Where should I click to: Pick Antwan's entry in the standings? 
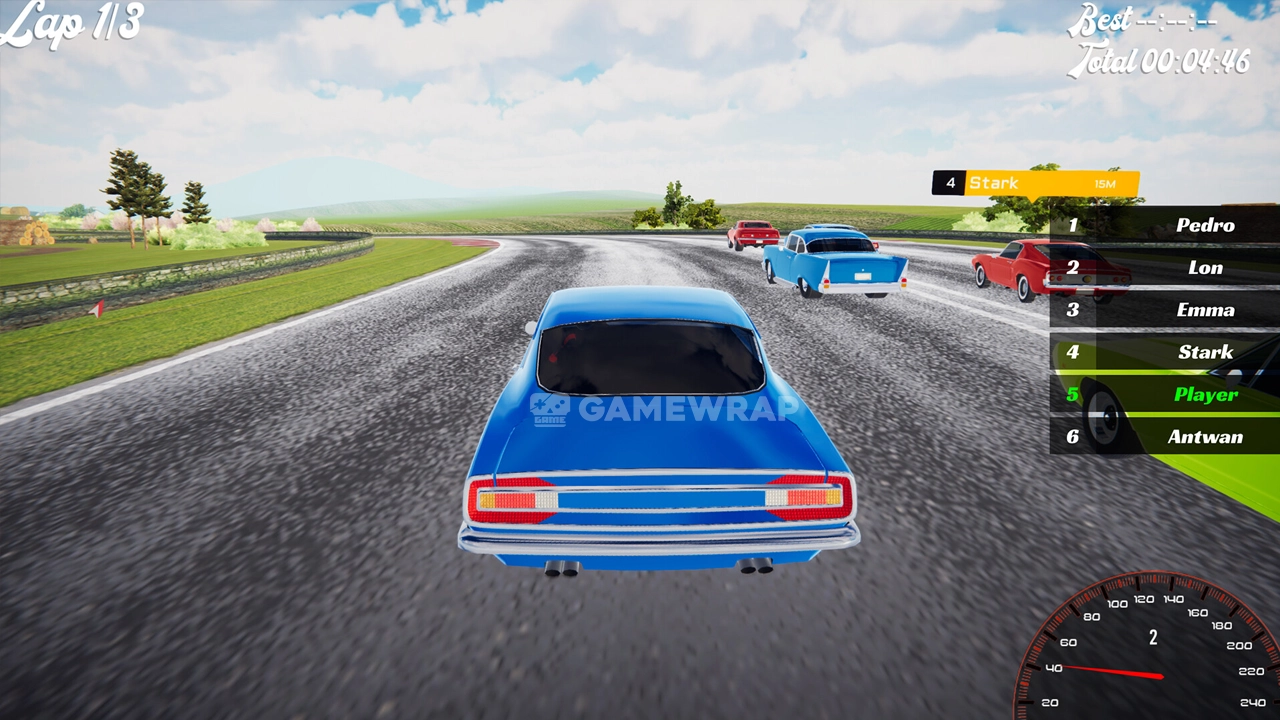(1165, 437)
